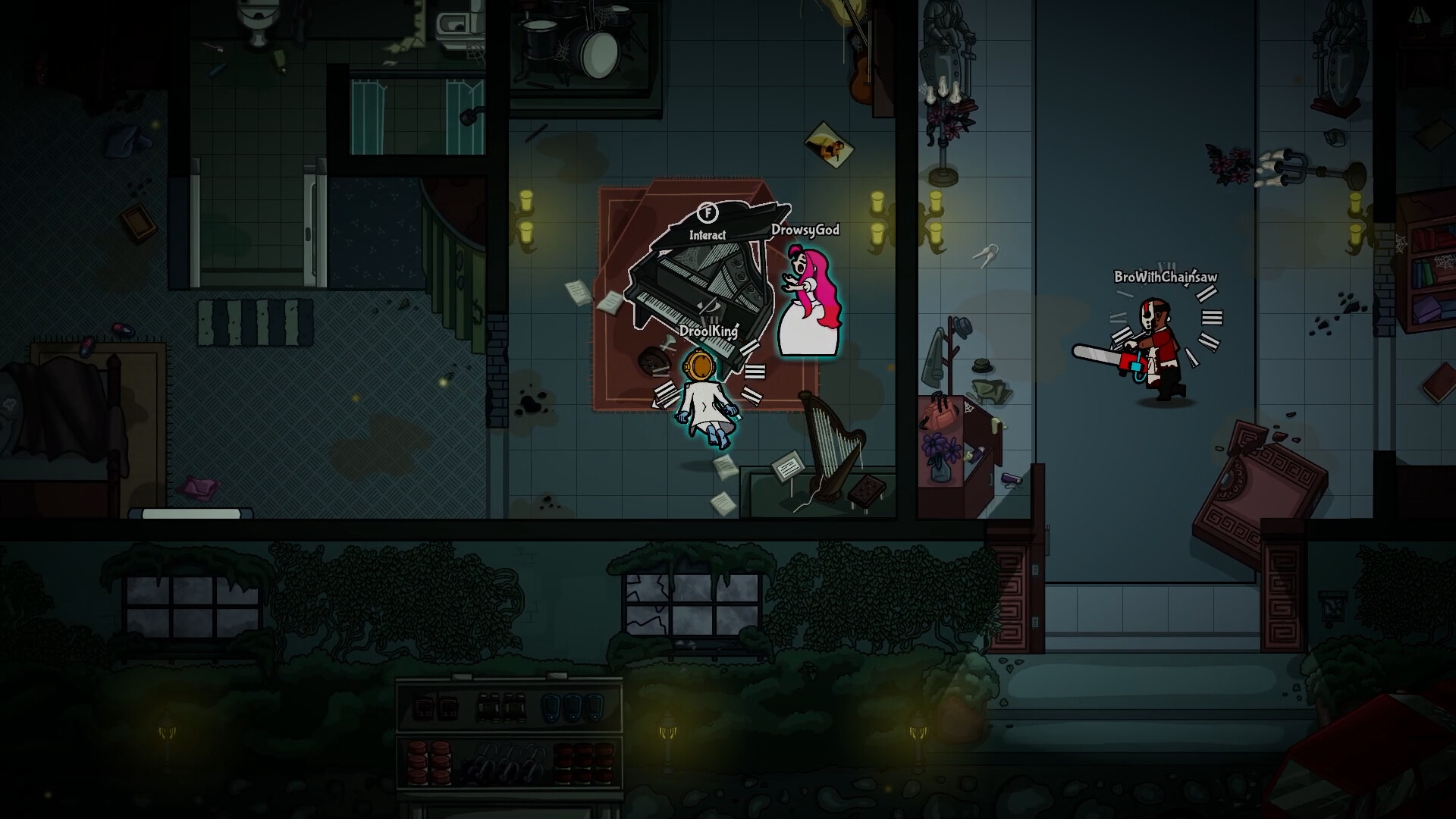Click the DrowsyGod nameplate
The image size is (1456, 819).
point(806,231)
